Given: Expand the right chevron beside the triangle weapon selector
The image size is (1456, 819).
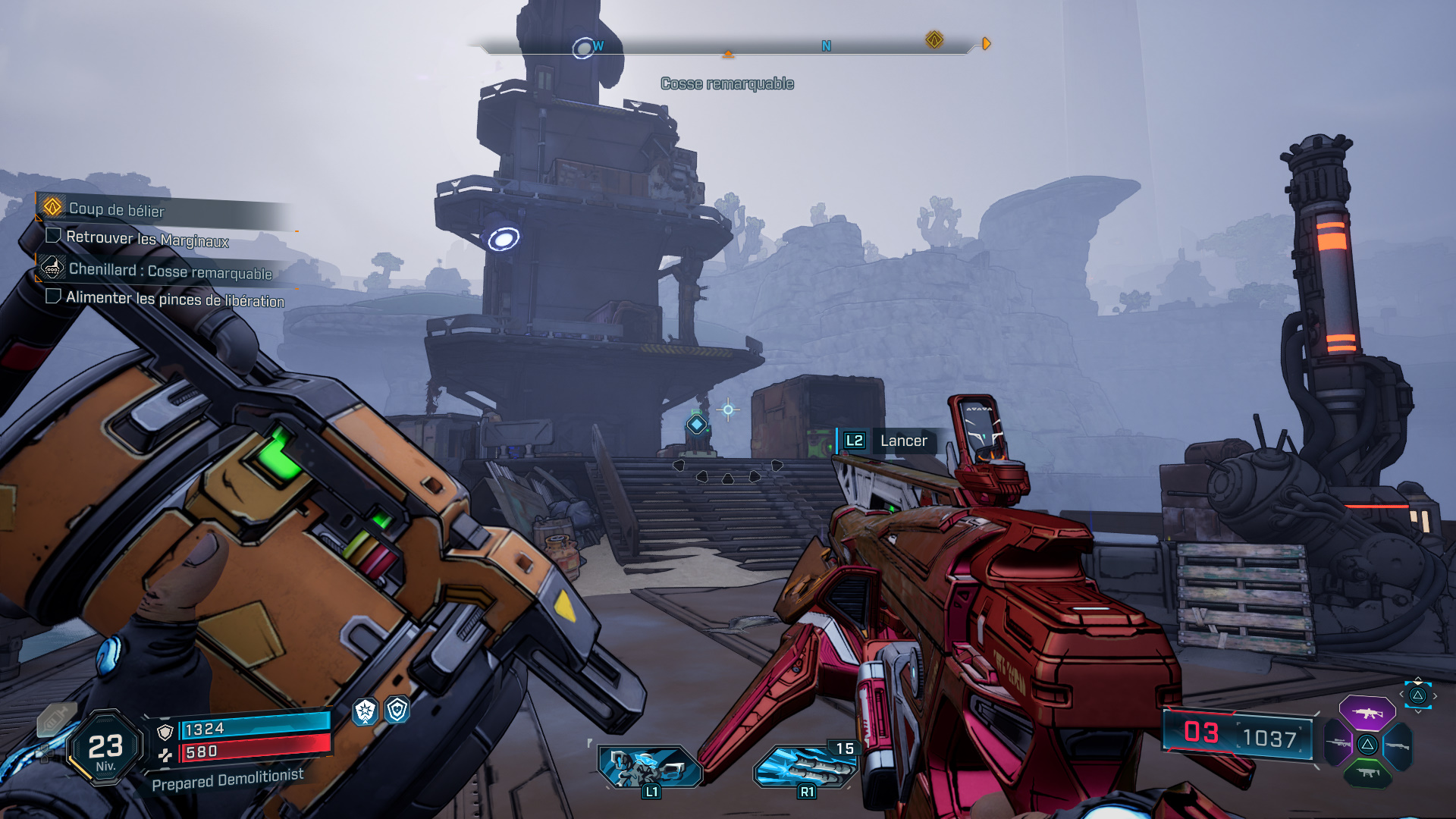Looking at the screenshot, I should tap(1435, 695).
